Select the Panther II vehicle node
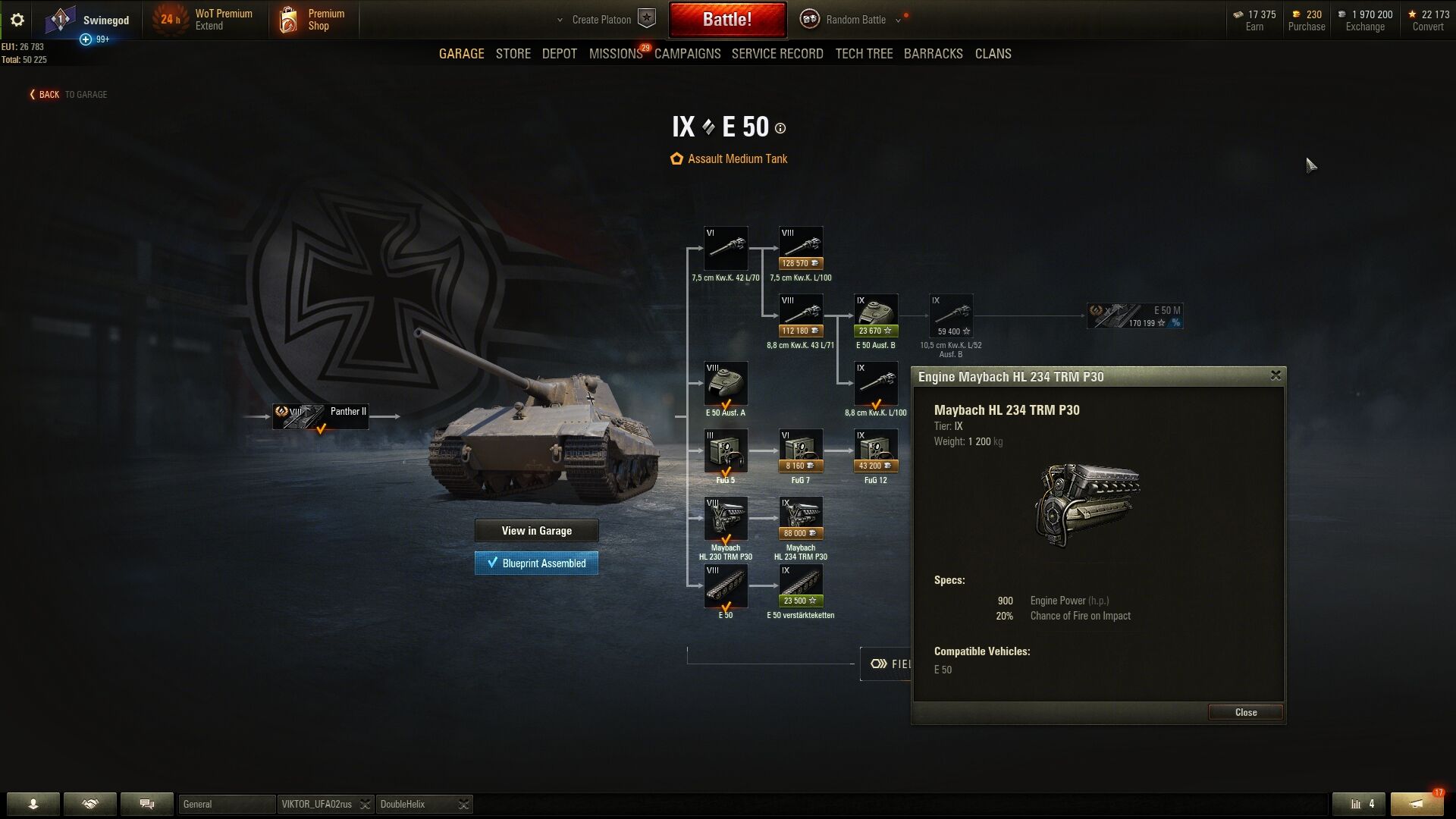Screen dimensions: 1456x819 click(321, 416)
